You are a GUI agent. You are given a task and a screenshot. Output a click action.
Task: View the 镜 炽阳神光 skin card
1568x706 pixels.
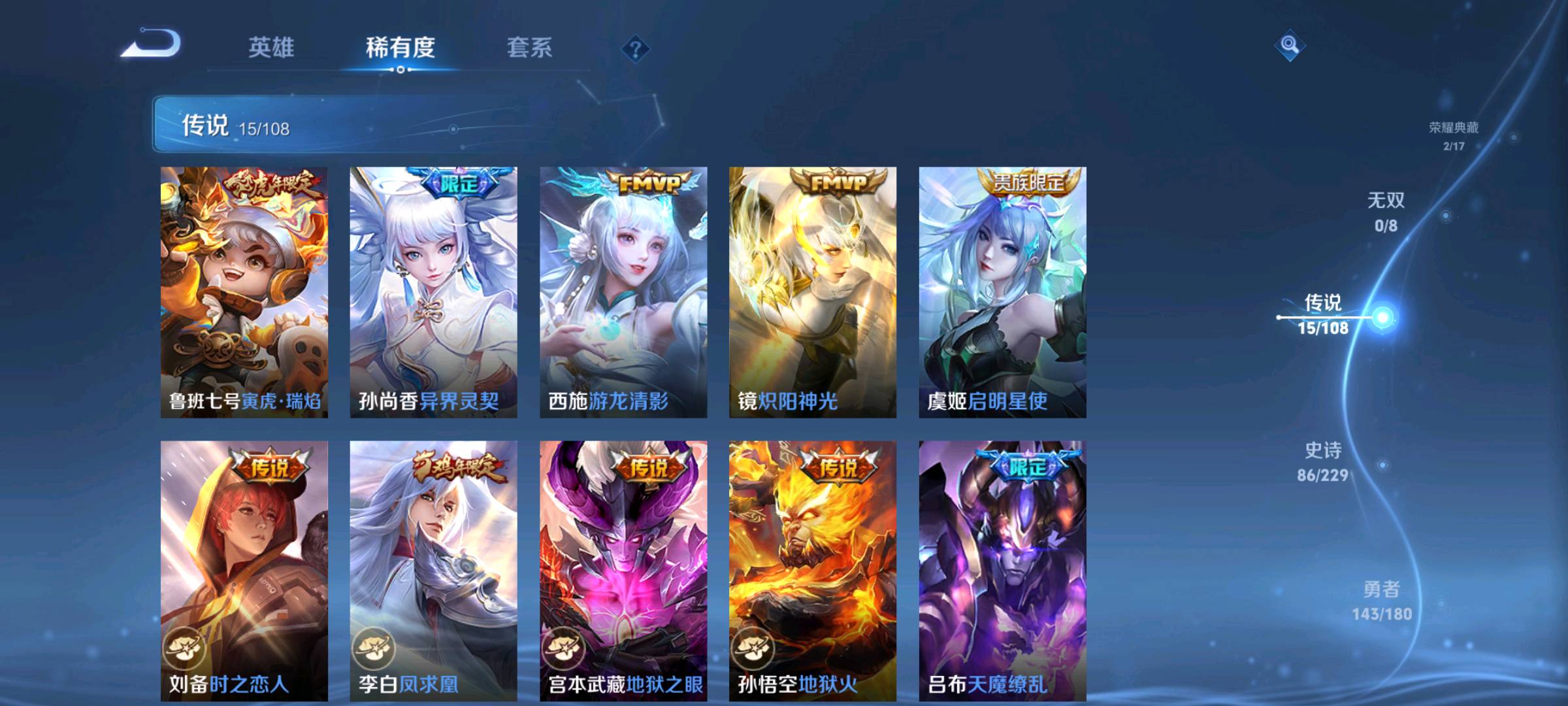point(813,292)
